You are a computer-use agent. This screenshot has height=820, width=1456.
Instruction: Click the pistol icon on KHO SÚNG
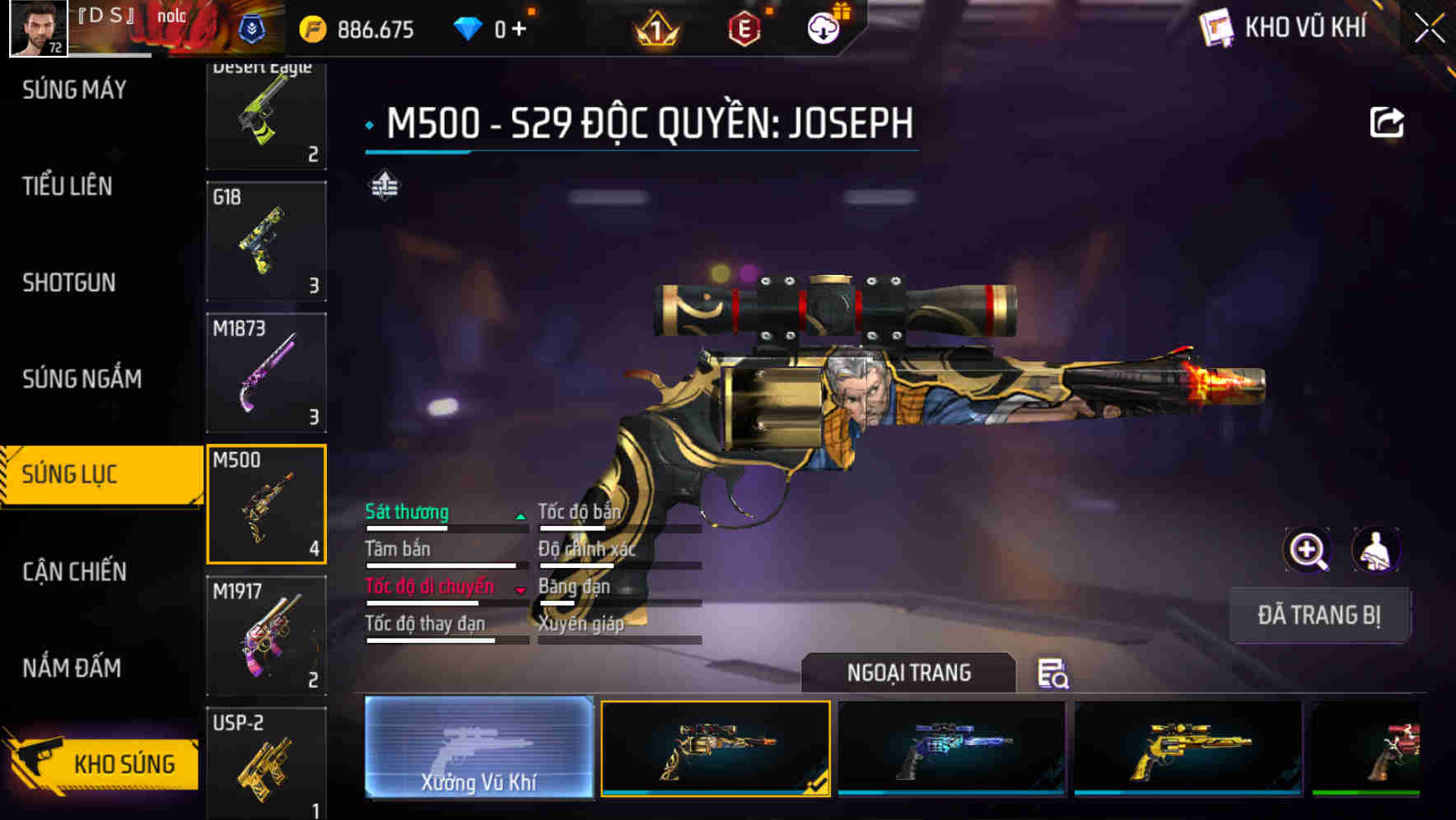pos(39,763)
